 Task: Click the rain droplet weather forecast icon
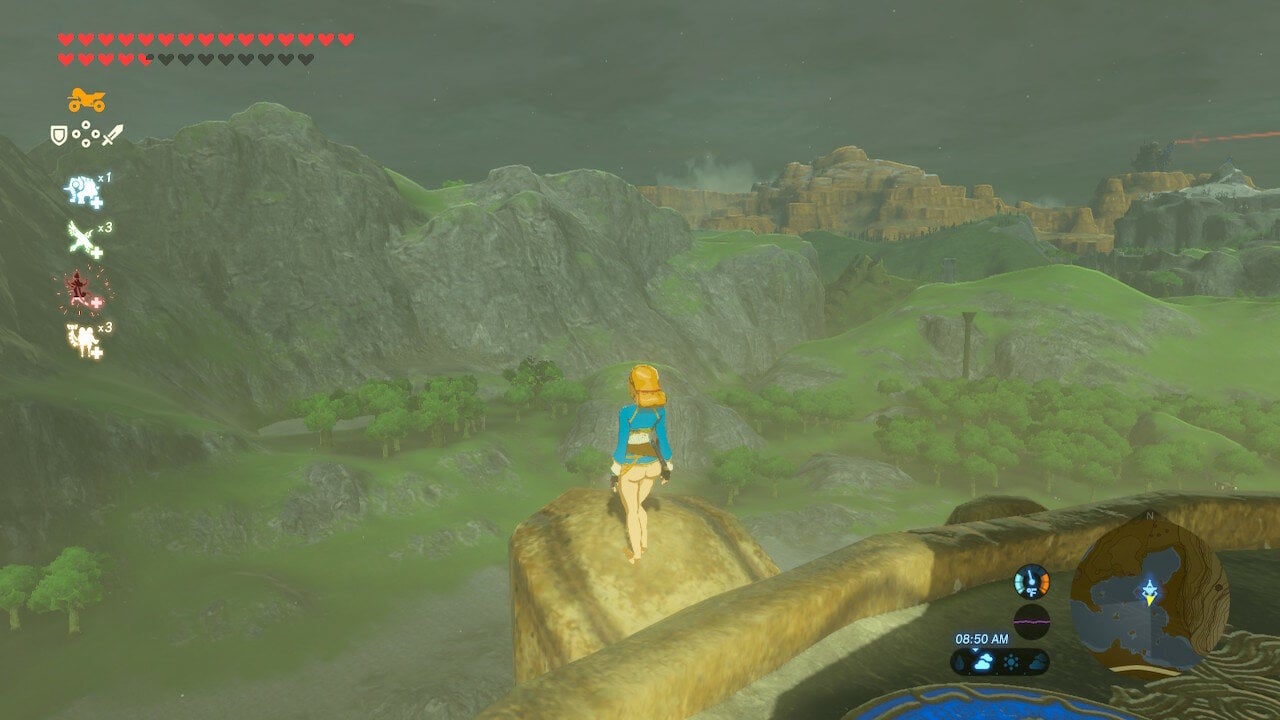click(960, 661)
